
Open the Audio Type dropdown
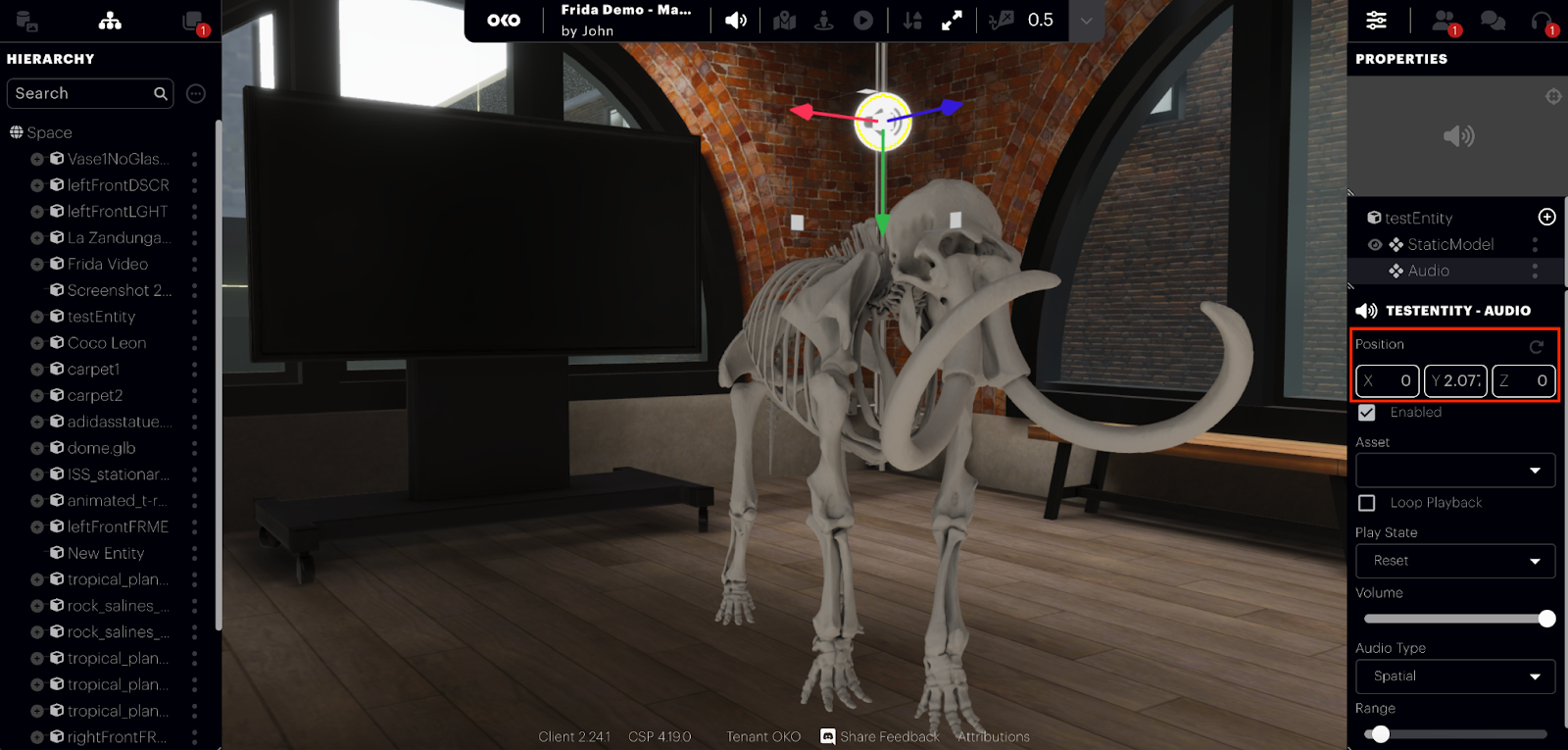pyautogui.click(x=1455, y=676)
